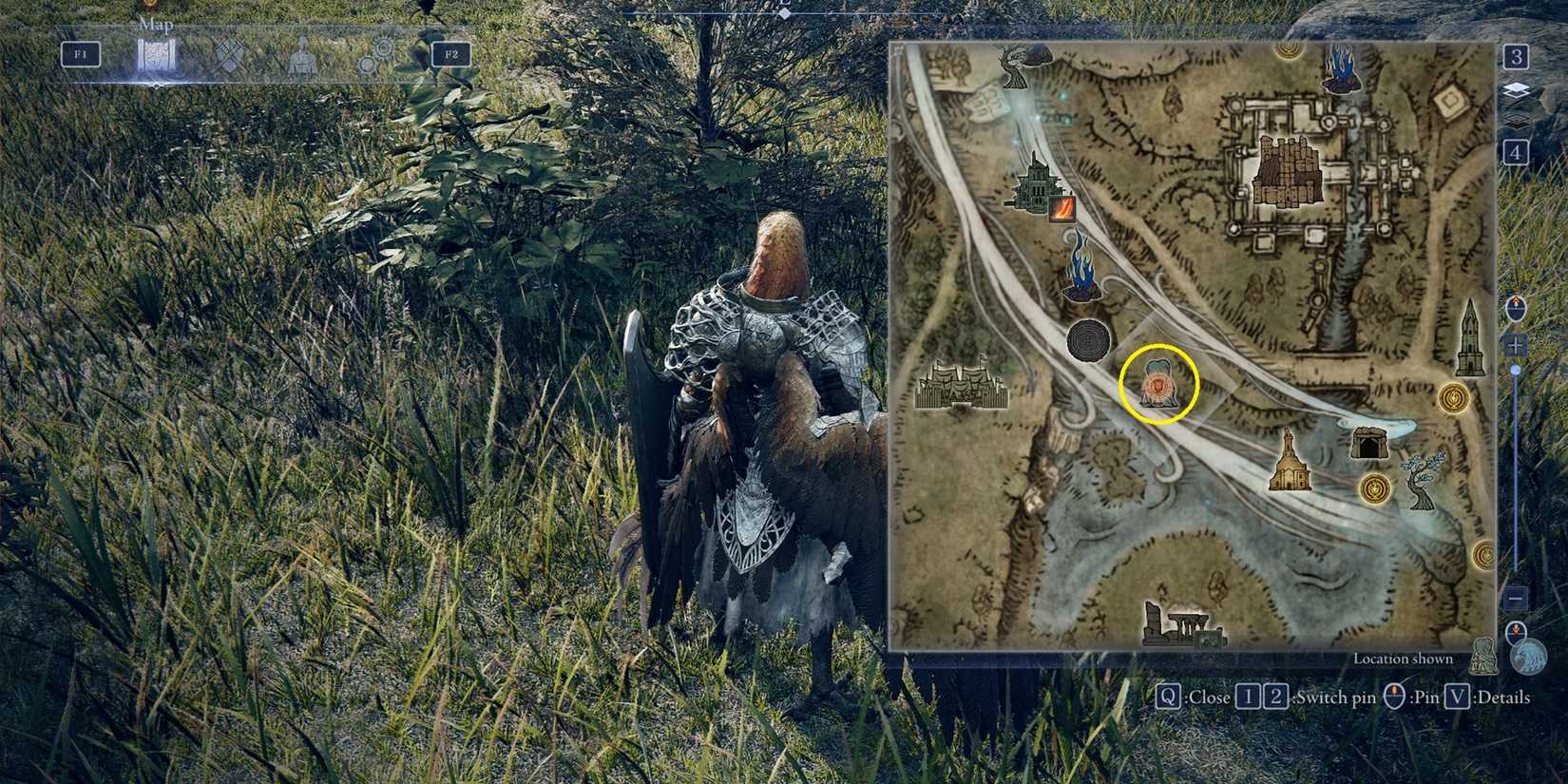1568x784 pixels.
Task: Click the zoom slider handle on the right edge
Action: click(x=1516, y=368)
